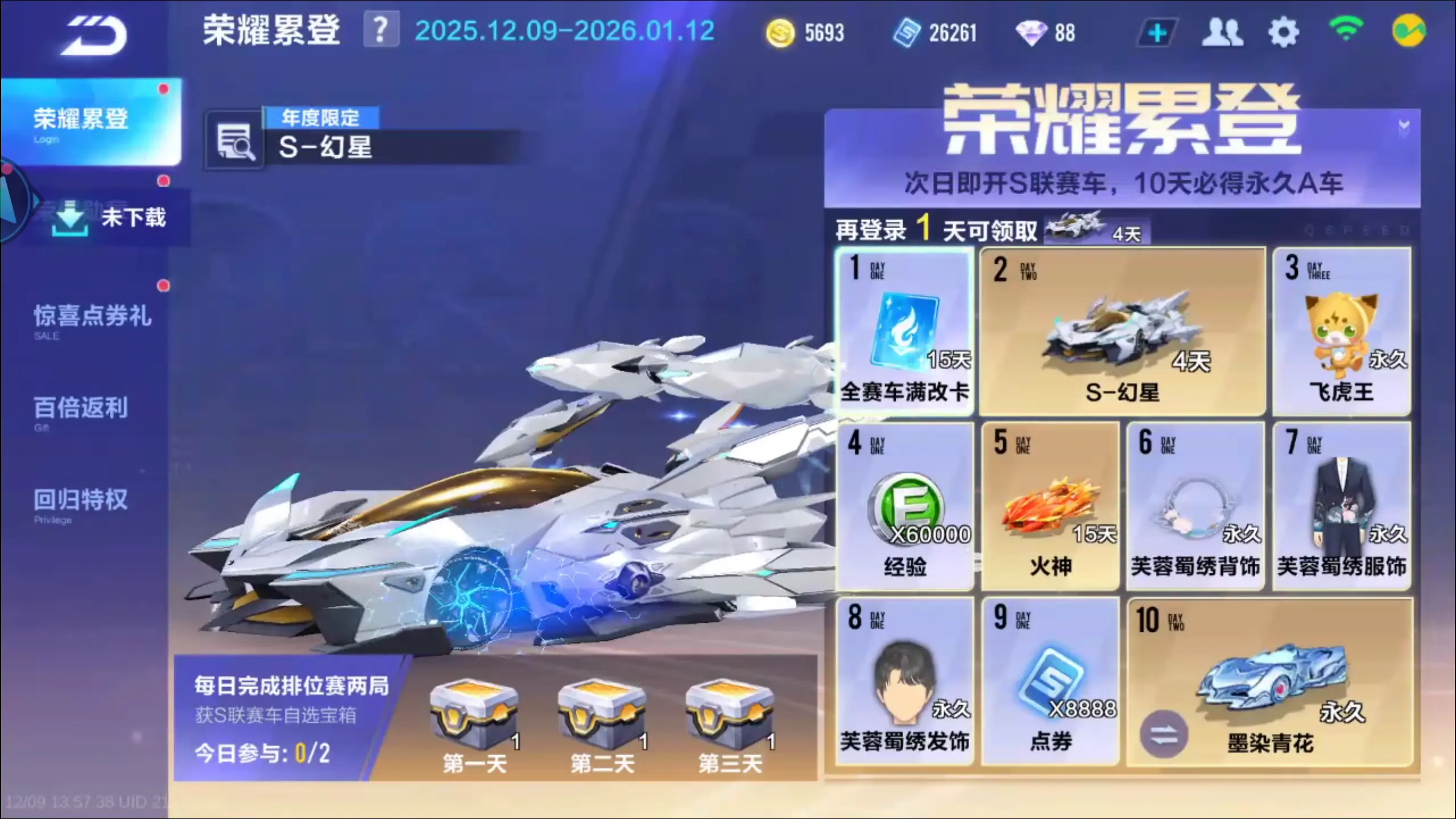Inspect the S-幻星 car details magnifier

coord(235,142)
